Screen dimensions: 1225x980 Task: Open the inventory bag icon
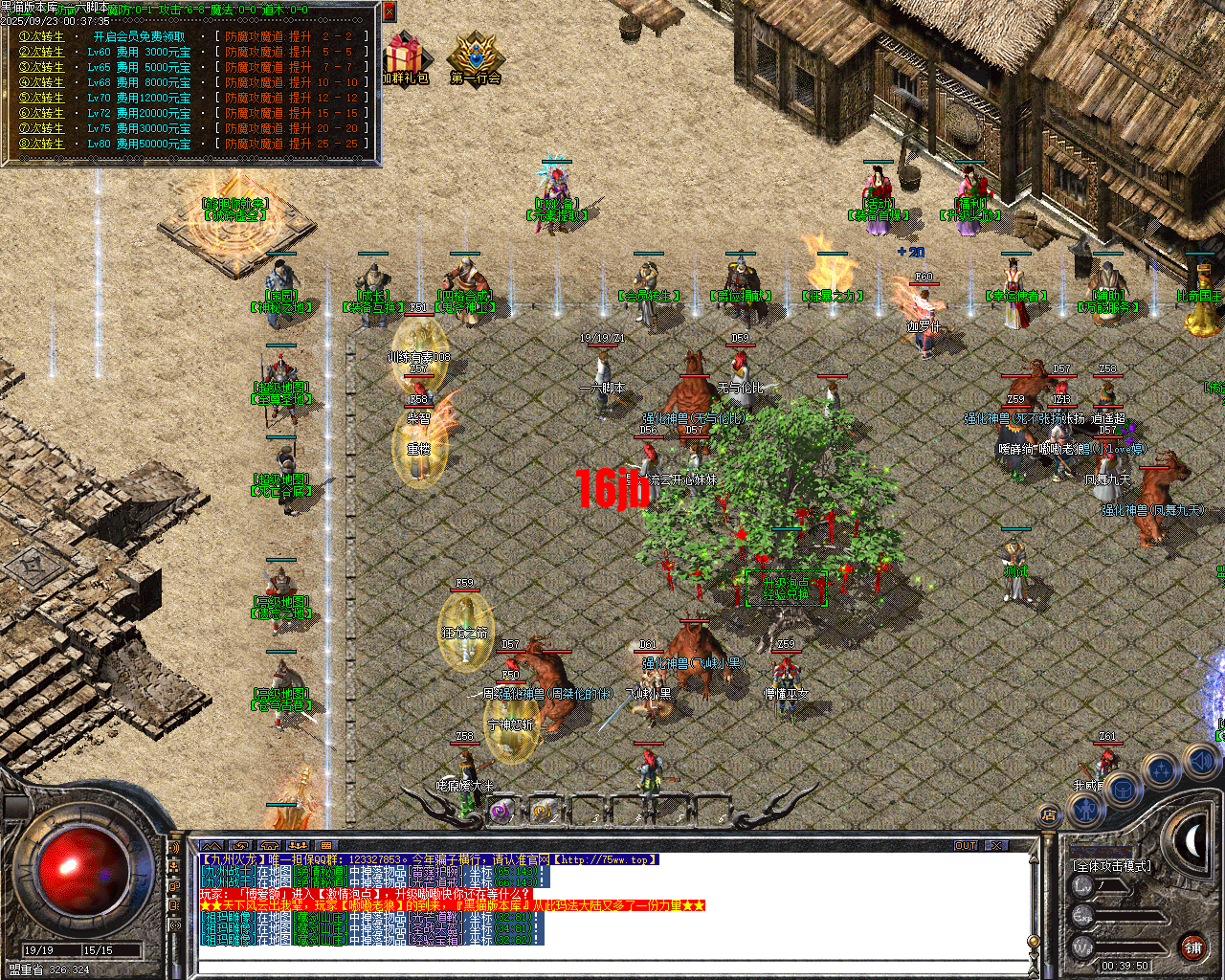(1123, 790)
